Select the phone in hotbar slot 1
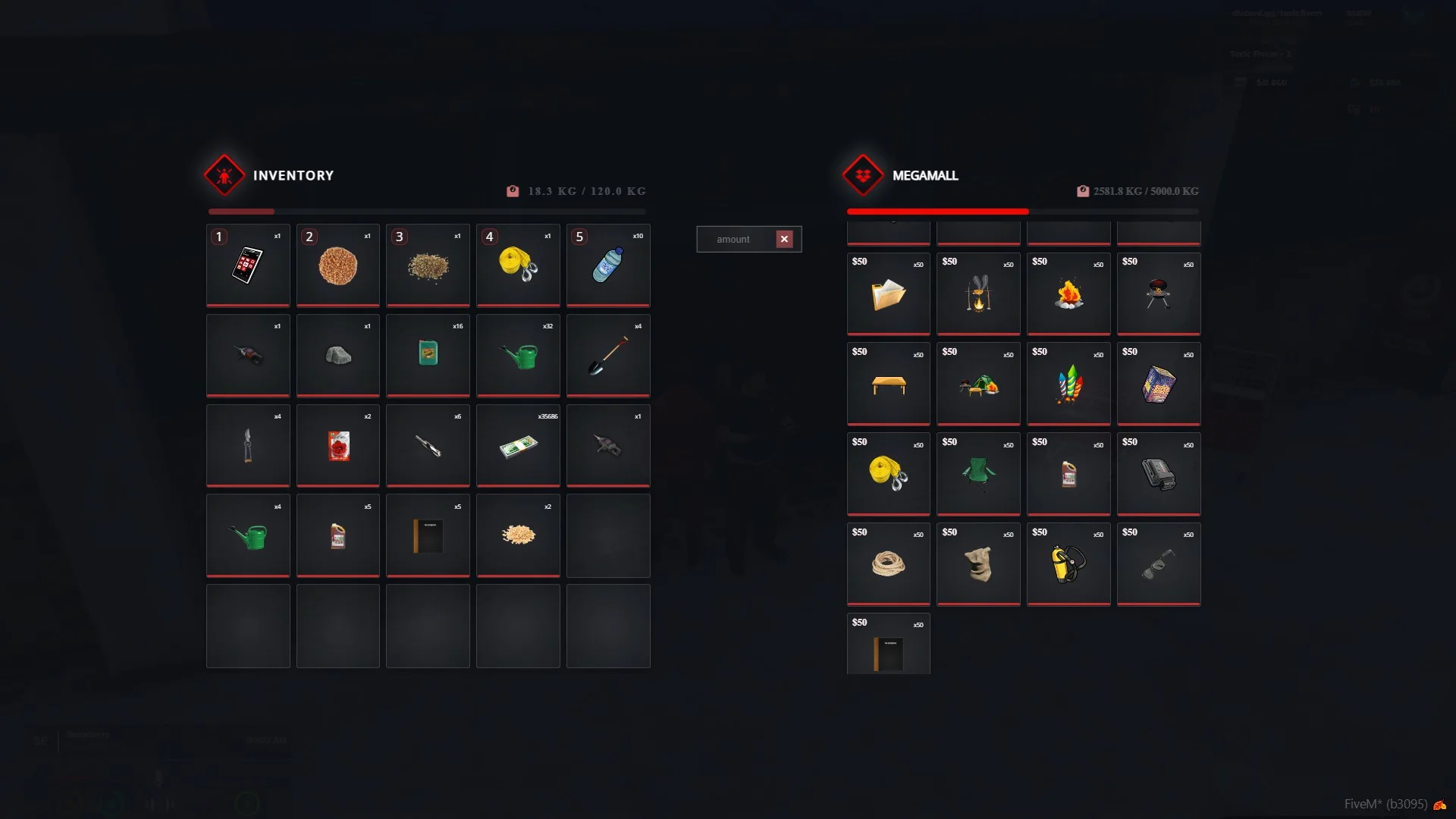The height and width of the screenshot is (819, 1456). click(x=248, y=265)
